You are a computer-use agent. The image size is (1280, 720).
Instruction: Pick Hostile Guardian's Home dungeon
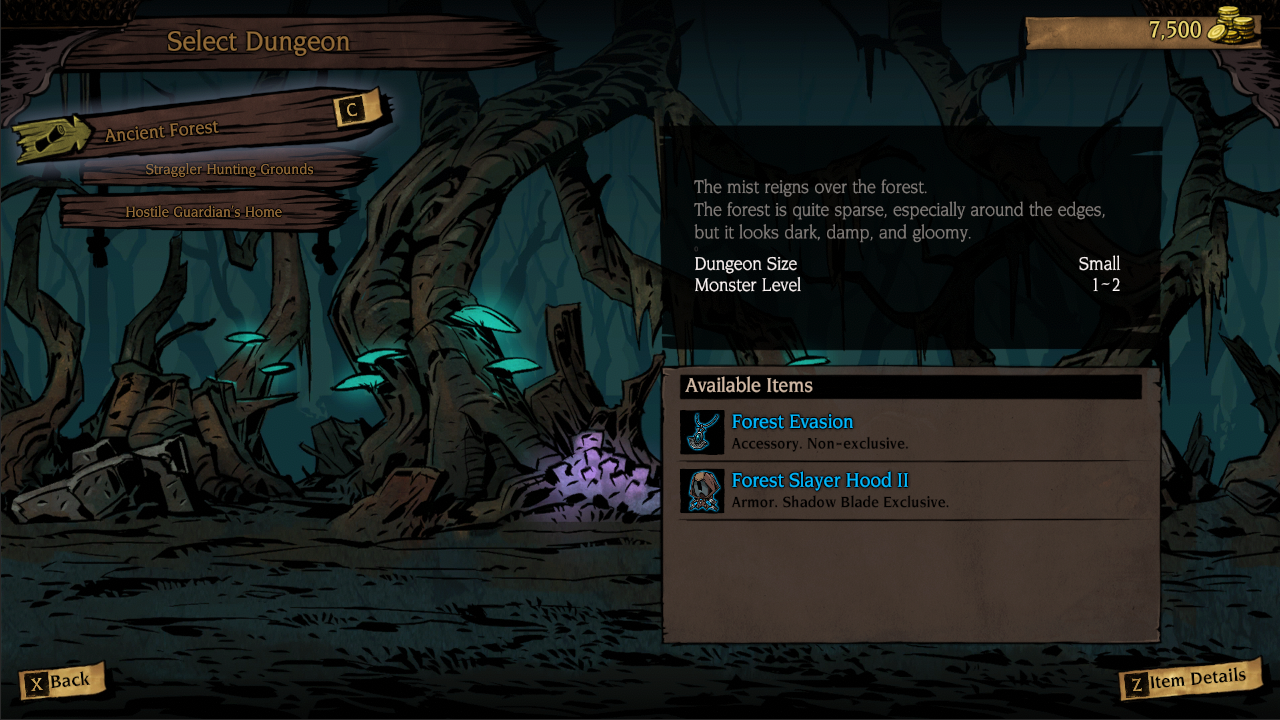tap(204, 212)
